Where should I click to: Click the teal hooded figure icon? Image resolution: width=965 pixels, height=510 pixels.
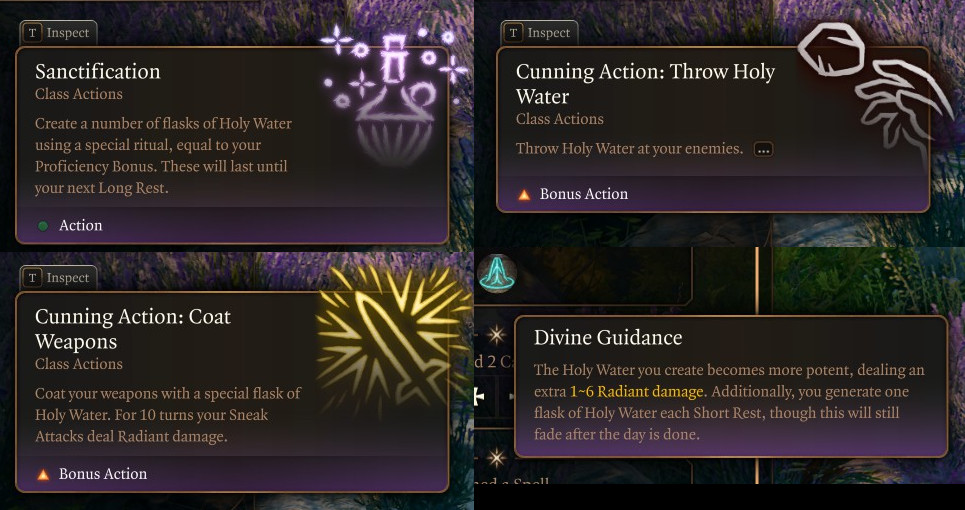(495, 273)
